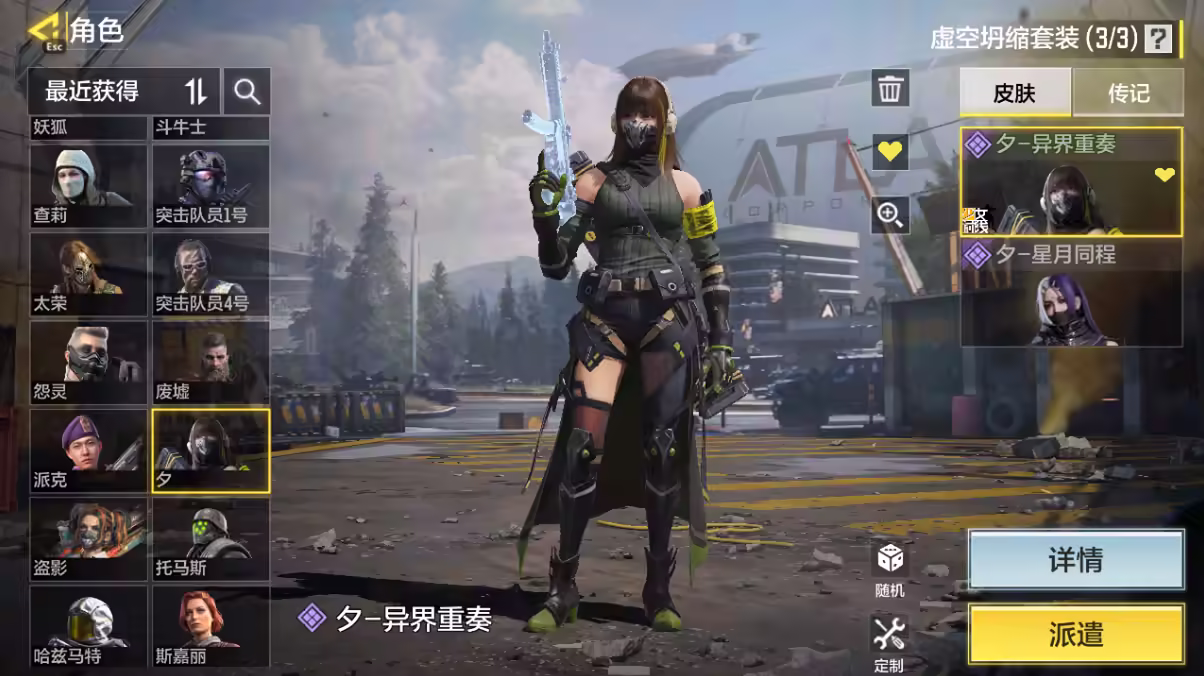
Task: Switch to the 传记 tab
Action: tap(1127, 94)
